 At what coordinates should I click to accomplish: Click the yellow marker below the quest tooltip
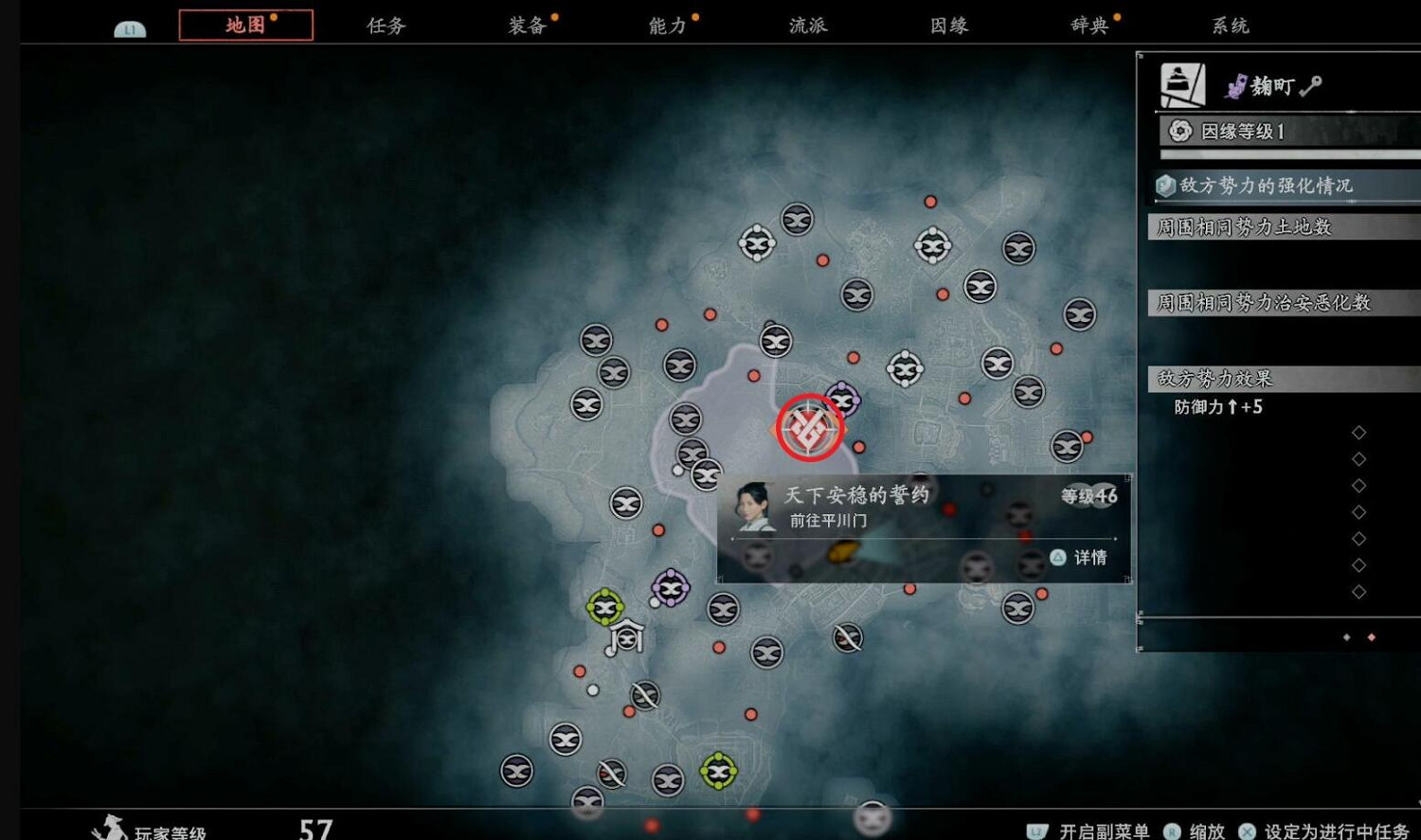point(843,551)
